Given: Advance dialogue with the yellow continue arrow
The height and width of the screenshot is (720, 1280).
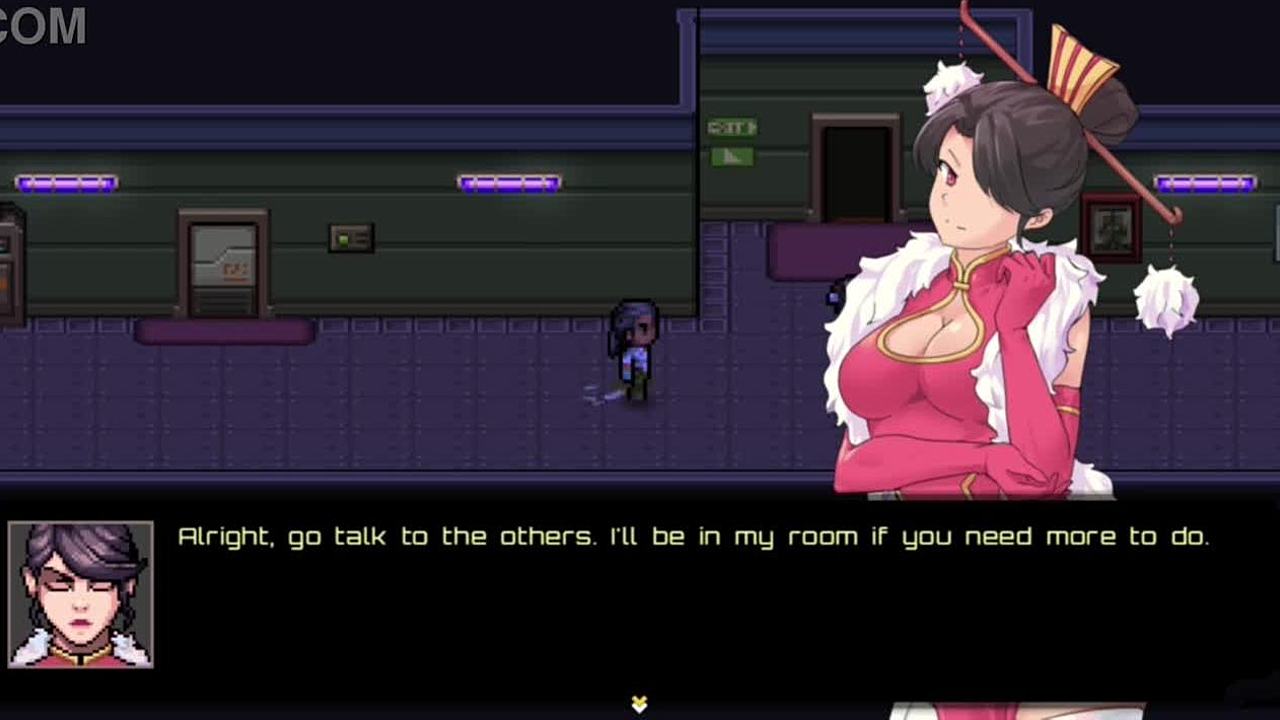Looking at the screenshot, I should coord(639,704).
